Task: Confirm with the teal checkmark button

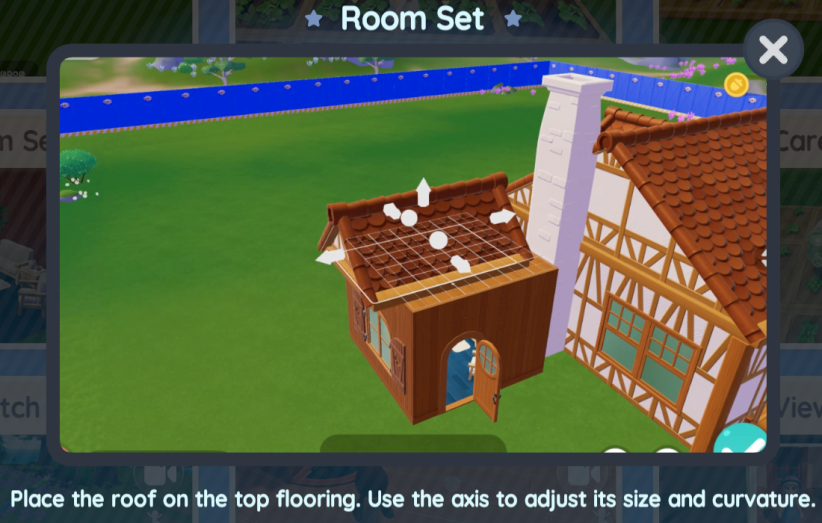Action: [741, 441]
